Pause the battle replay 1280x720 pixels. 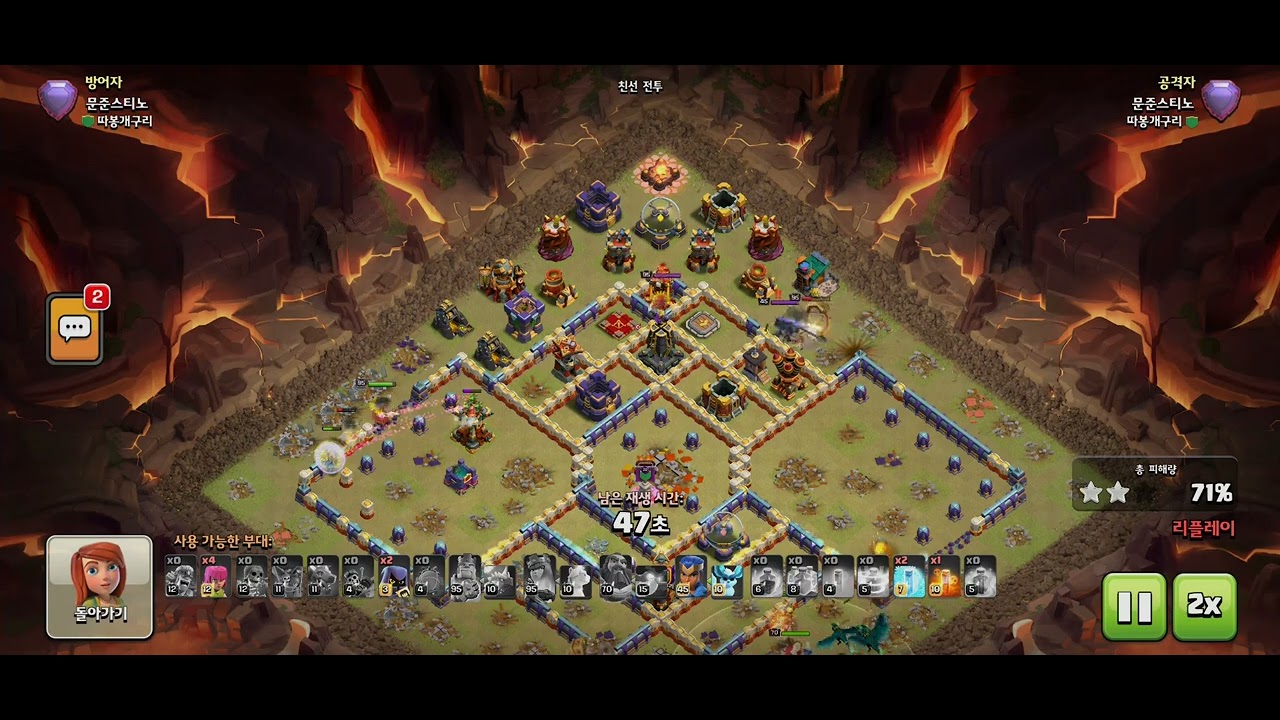(x=1134, y=606)
